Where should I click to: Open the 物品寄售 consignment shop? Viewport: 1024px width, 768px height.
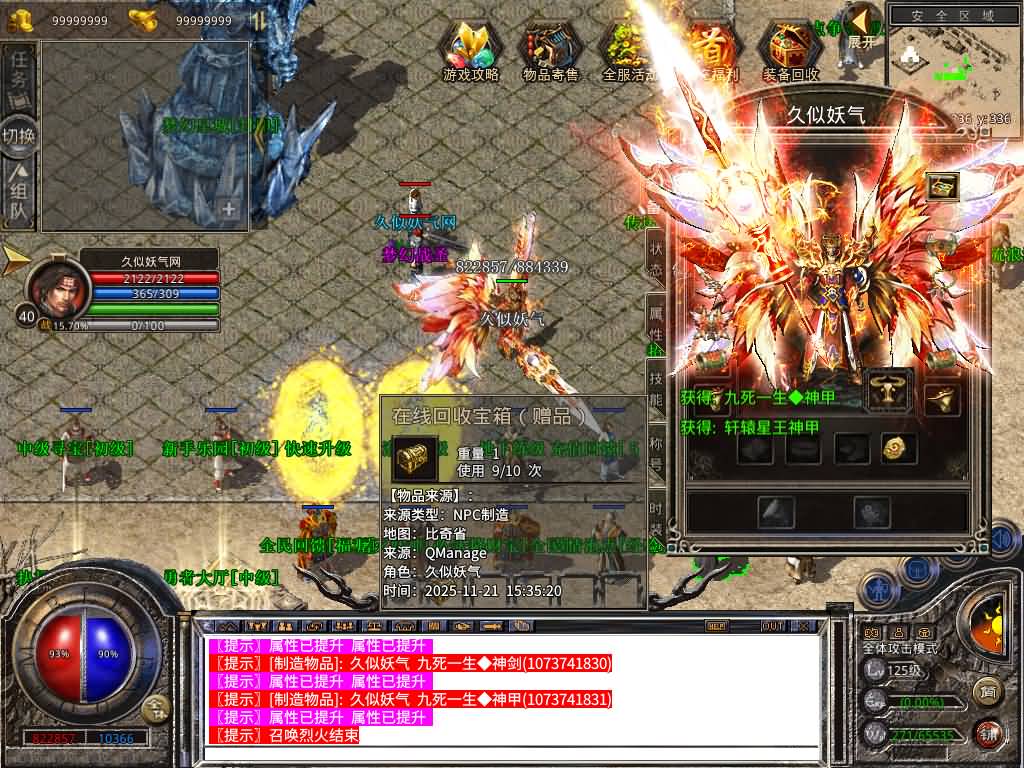pos(551,52)
